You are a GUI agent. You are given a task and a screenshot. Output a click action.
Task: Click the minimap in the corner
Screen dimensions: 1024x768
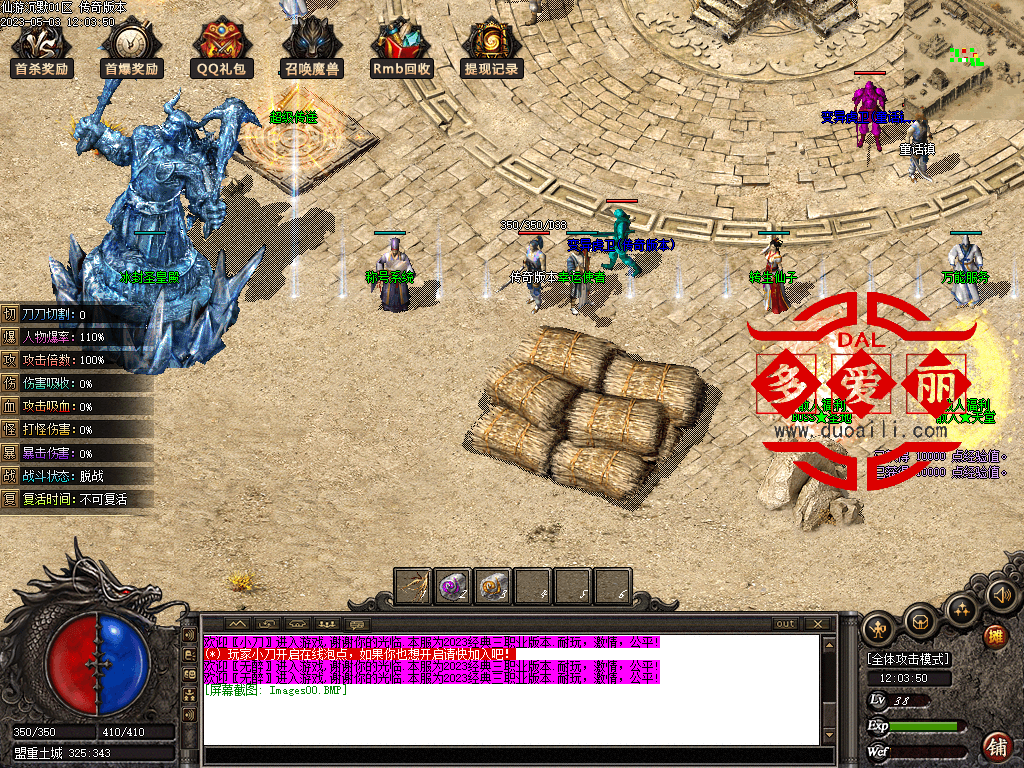963,60
